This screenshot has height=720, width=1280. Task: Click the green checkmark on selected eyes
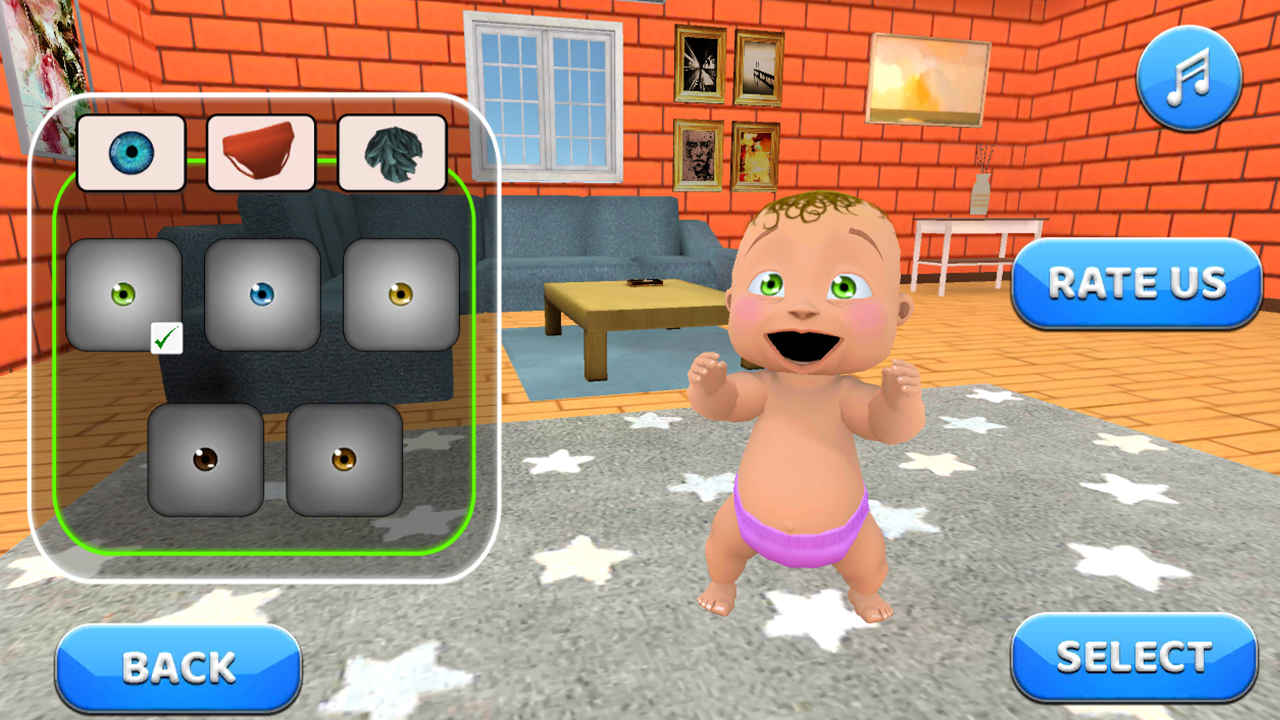pyautogui.click(x=166, y=339)
